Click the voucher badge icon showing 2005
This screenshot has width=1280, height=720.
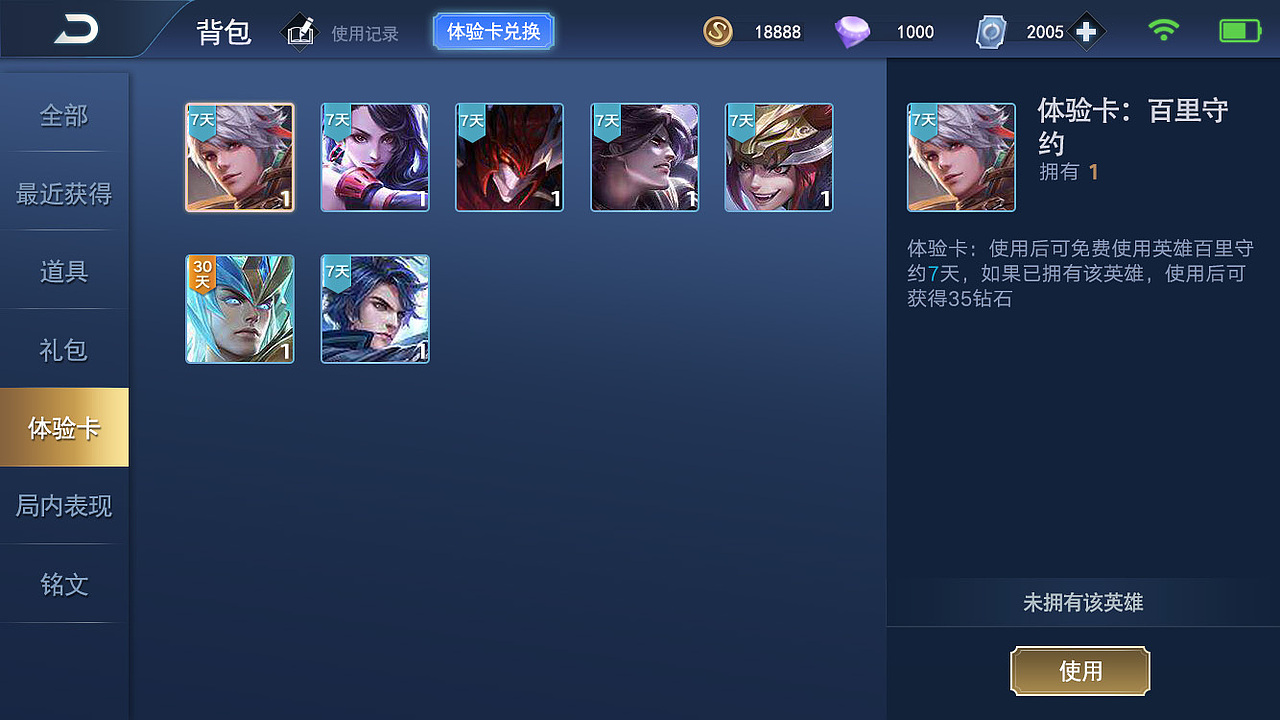coord(991,31)
